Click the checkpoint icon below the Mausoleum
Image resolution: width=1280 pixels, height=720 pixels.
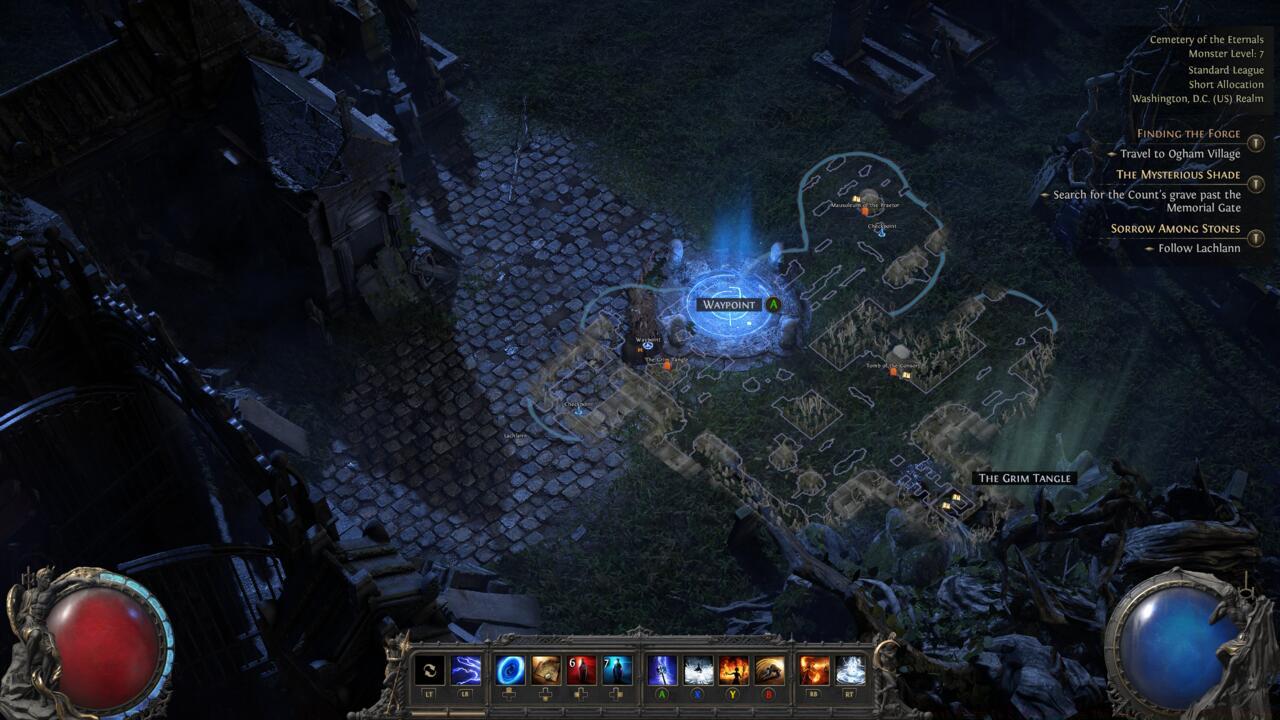coord(881,234)
